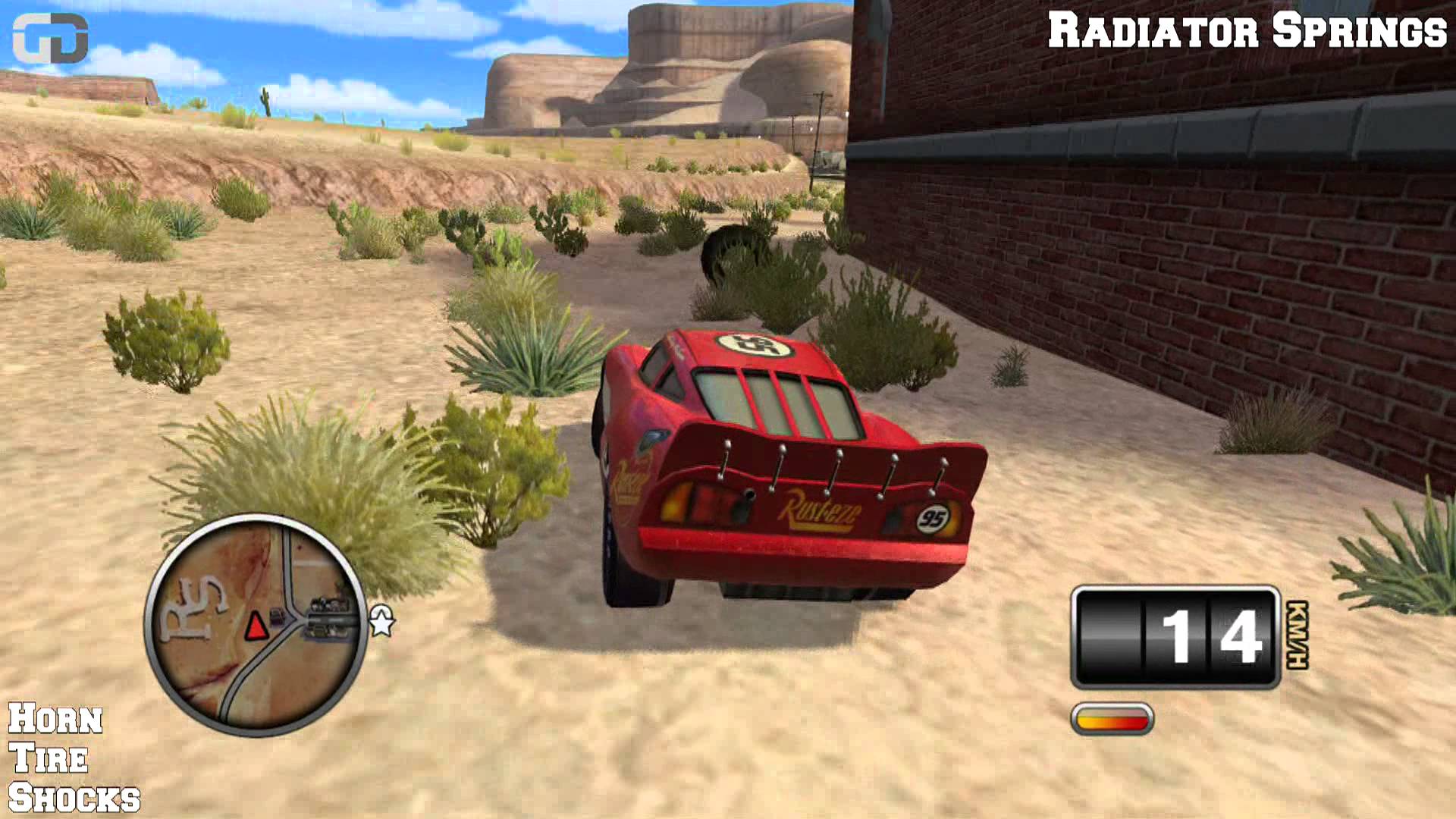Click the channel logo watermark

click(x=50, y=38)
